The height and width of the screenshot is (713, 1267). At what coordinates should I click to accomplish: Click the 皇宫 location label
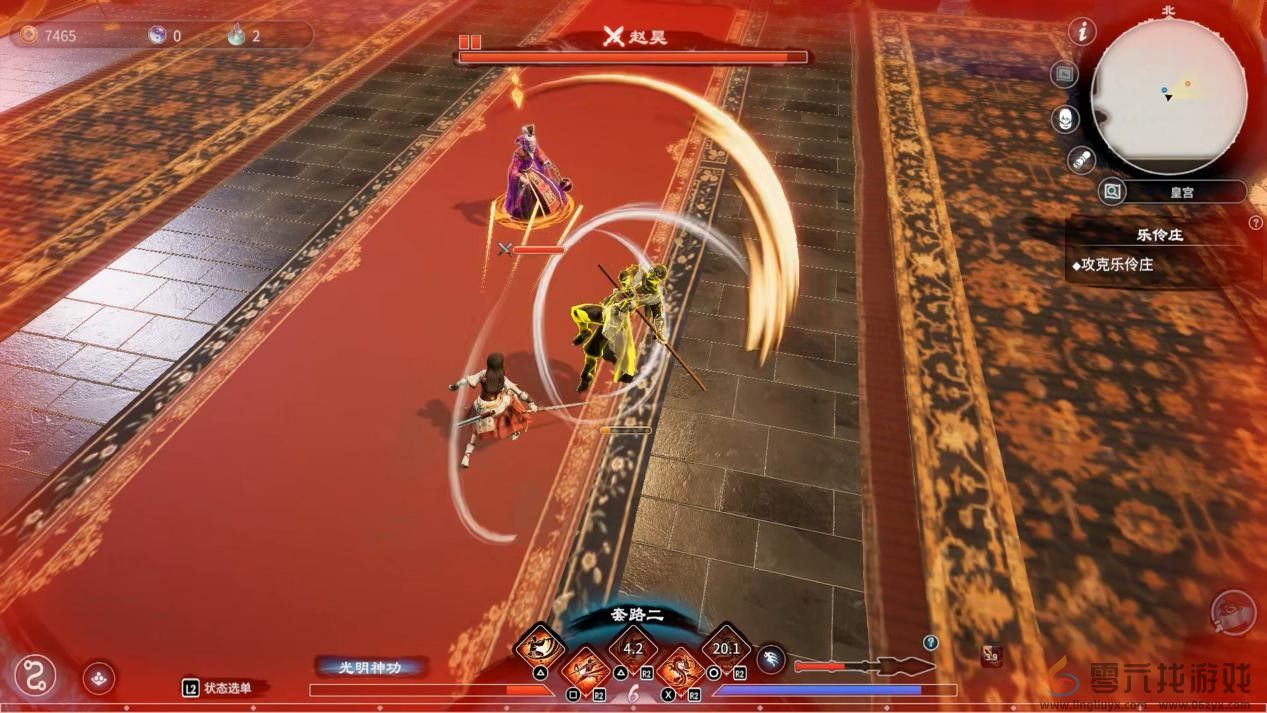[1184, 191]
